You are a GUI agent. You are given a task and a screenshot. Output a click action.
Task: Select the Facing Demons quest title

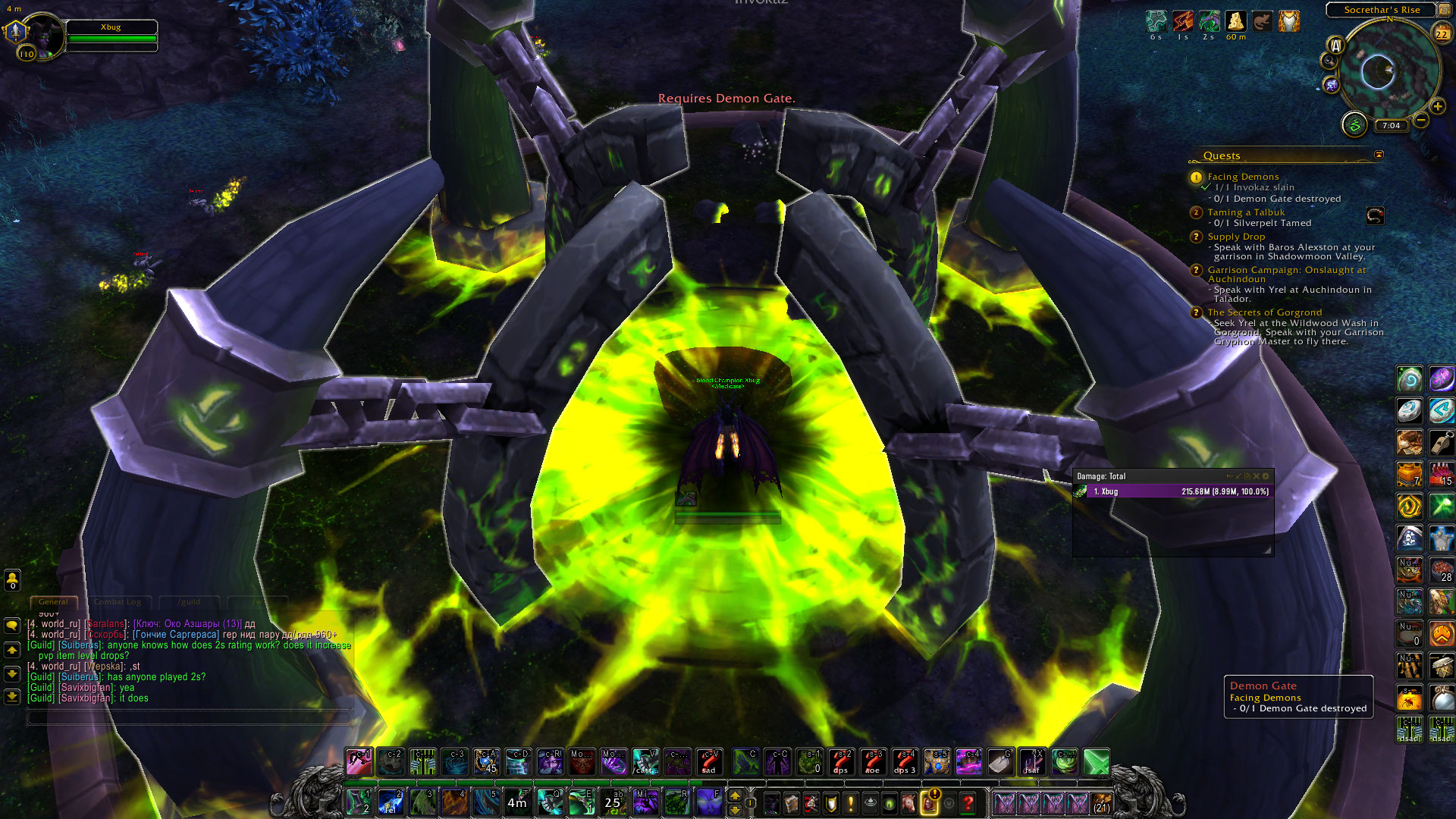(1243, 177)
